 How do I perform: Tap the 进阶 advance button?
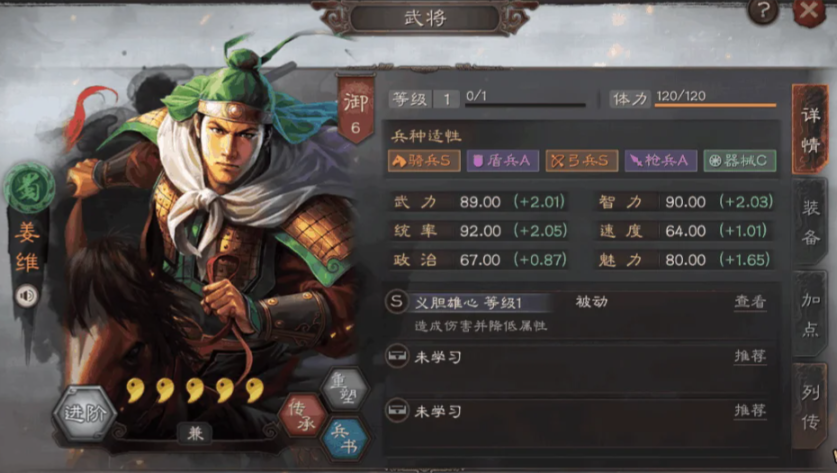pyautogui.click(x=83, y=411)
